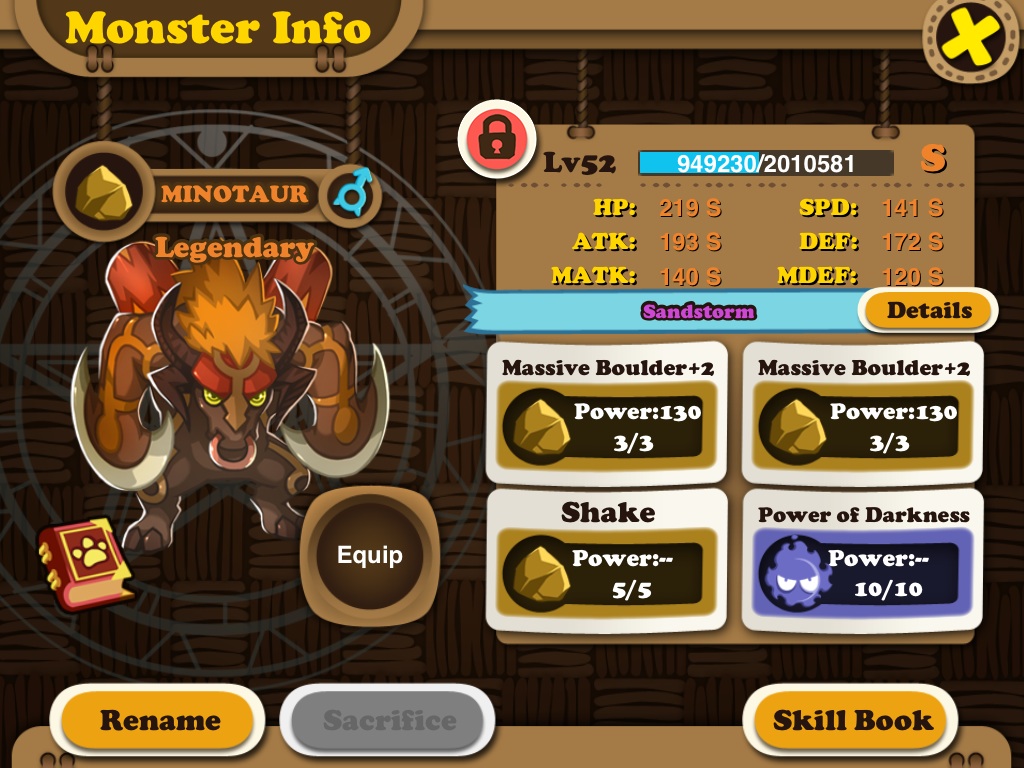Open the Sandstorm Details button
Screen dimensions: 1024x768
click(928, 310)
